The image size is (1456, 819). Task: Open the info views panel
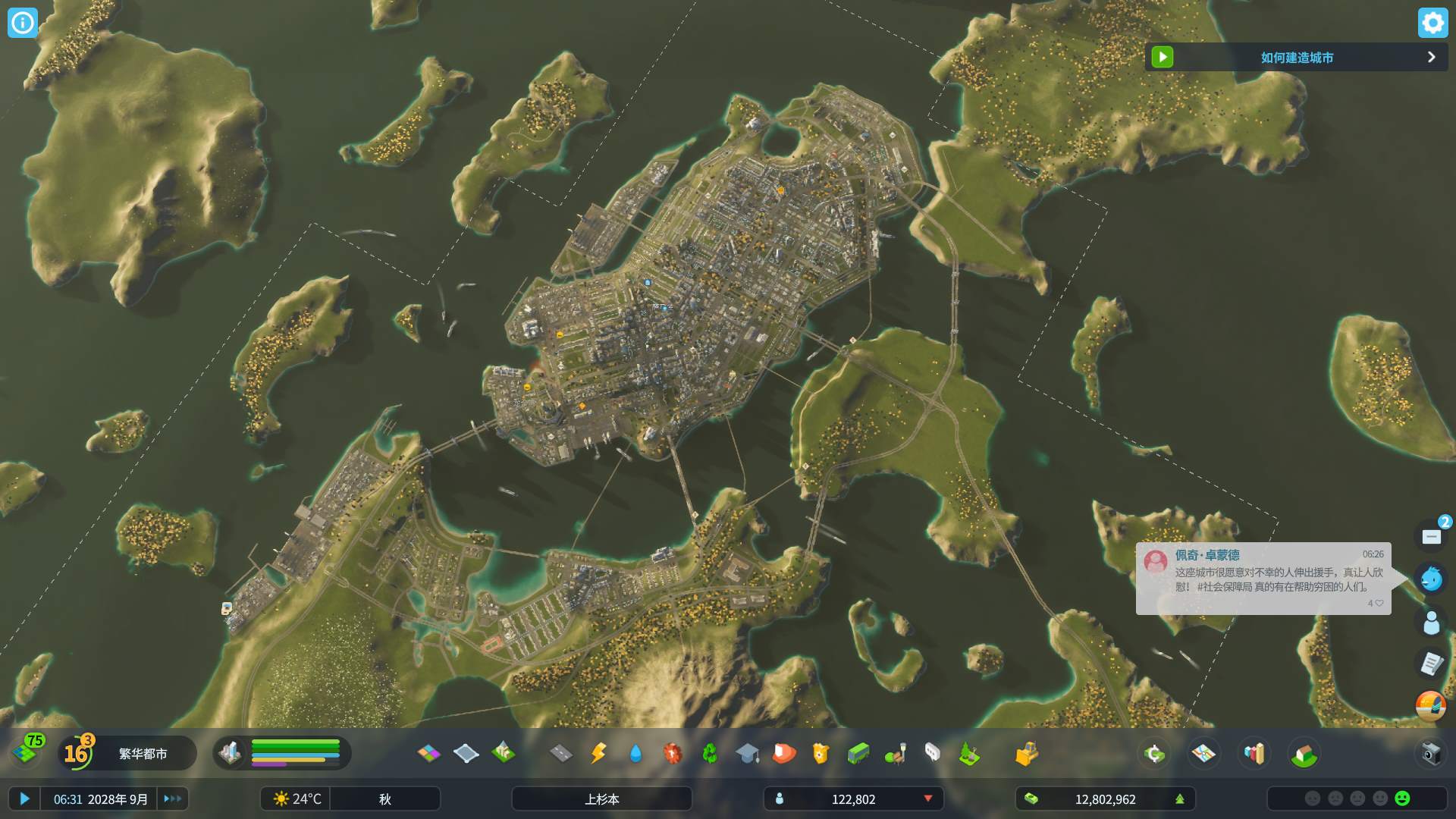23,23
